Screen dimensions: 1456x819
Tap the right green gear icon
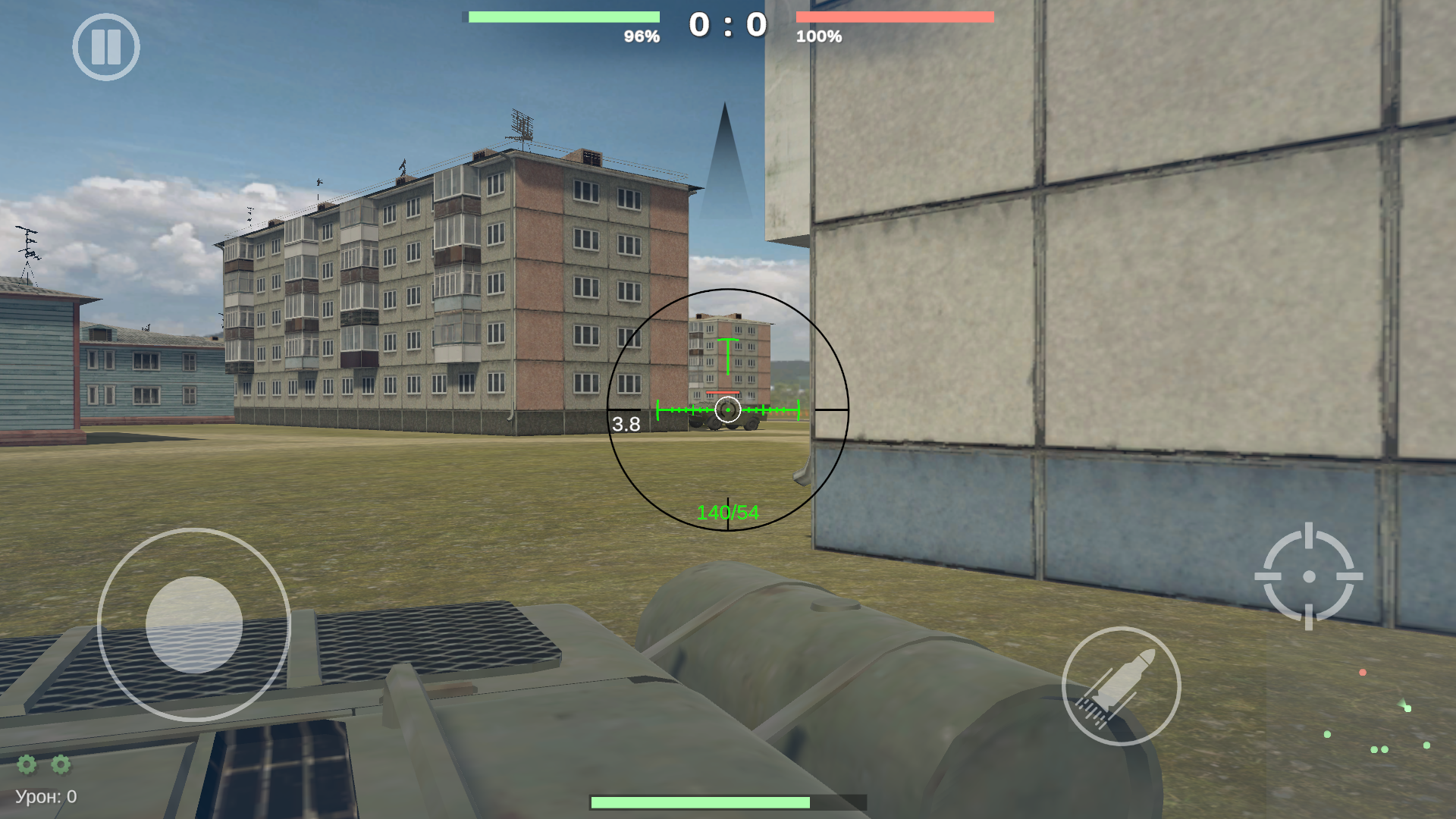60,766
